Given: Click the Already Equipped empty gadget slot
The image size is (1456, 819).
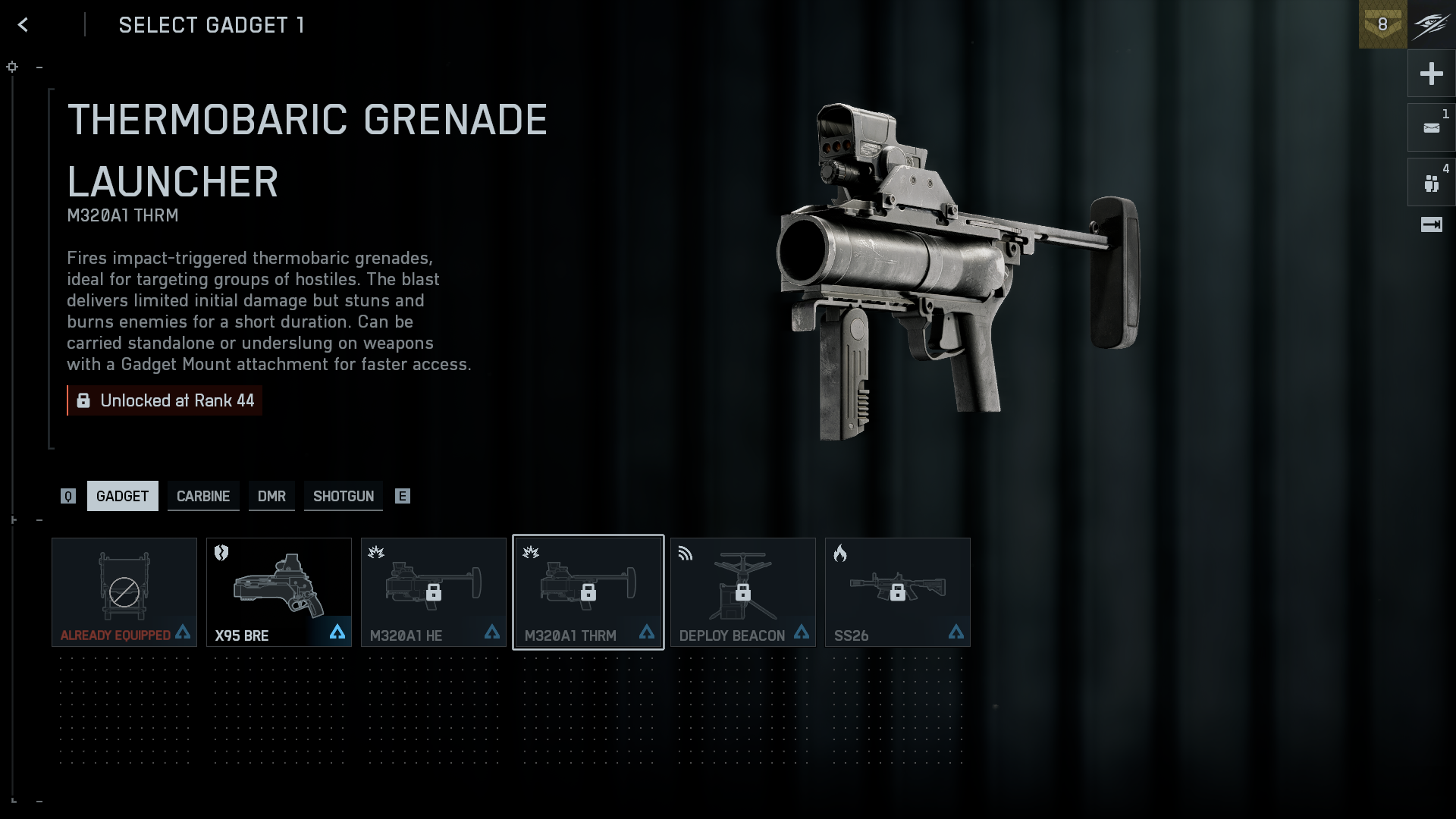Looking at the screenshot, I should pos(124,592).
